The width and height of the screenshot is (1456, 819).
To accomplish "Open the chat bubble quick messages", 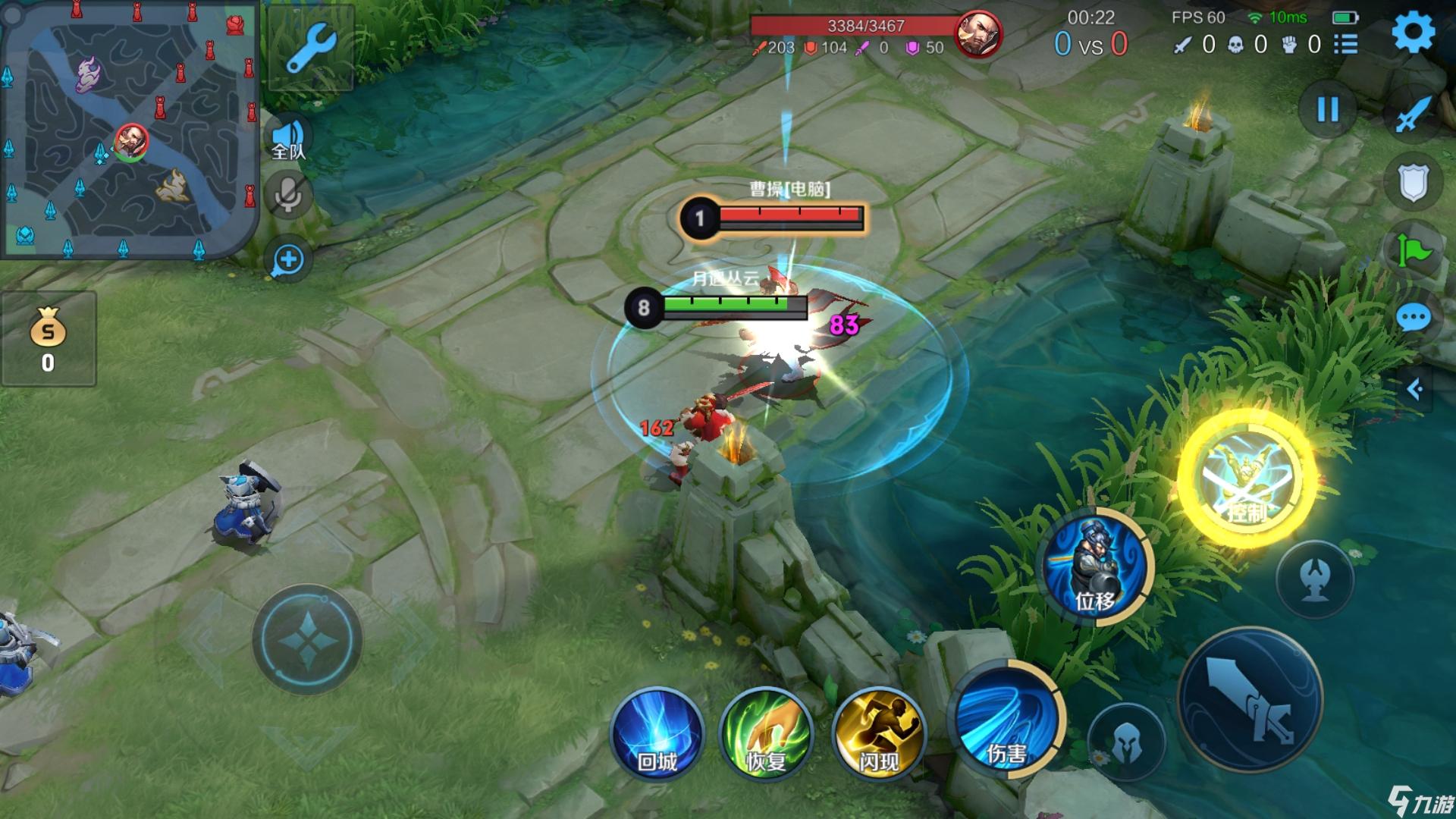I will [x=1413, y=318].
